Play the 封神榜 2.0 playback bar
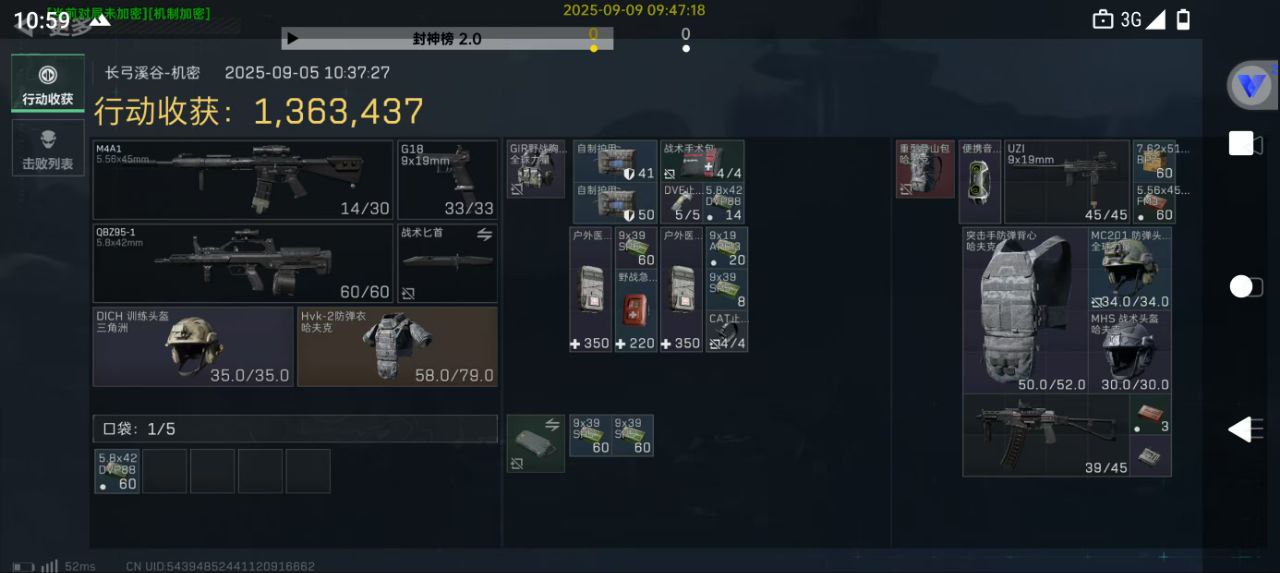This screenshot has height=573, width=1280. [293, 39]
